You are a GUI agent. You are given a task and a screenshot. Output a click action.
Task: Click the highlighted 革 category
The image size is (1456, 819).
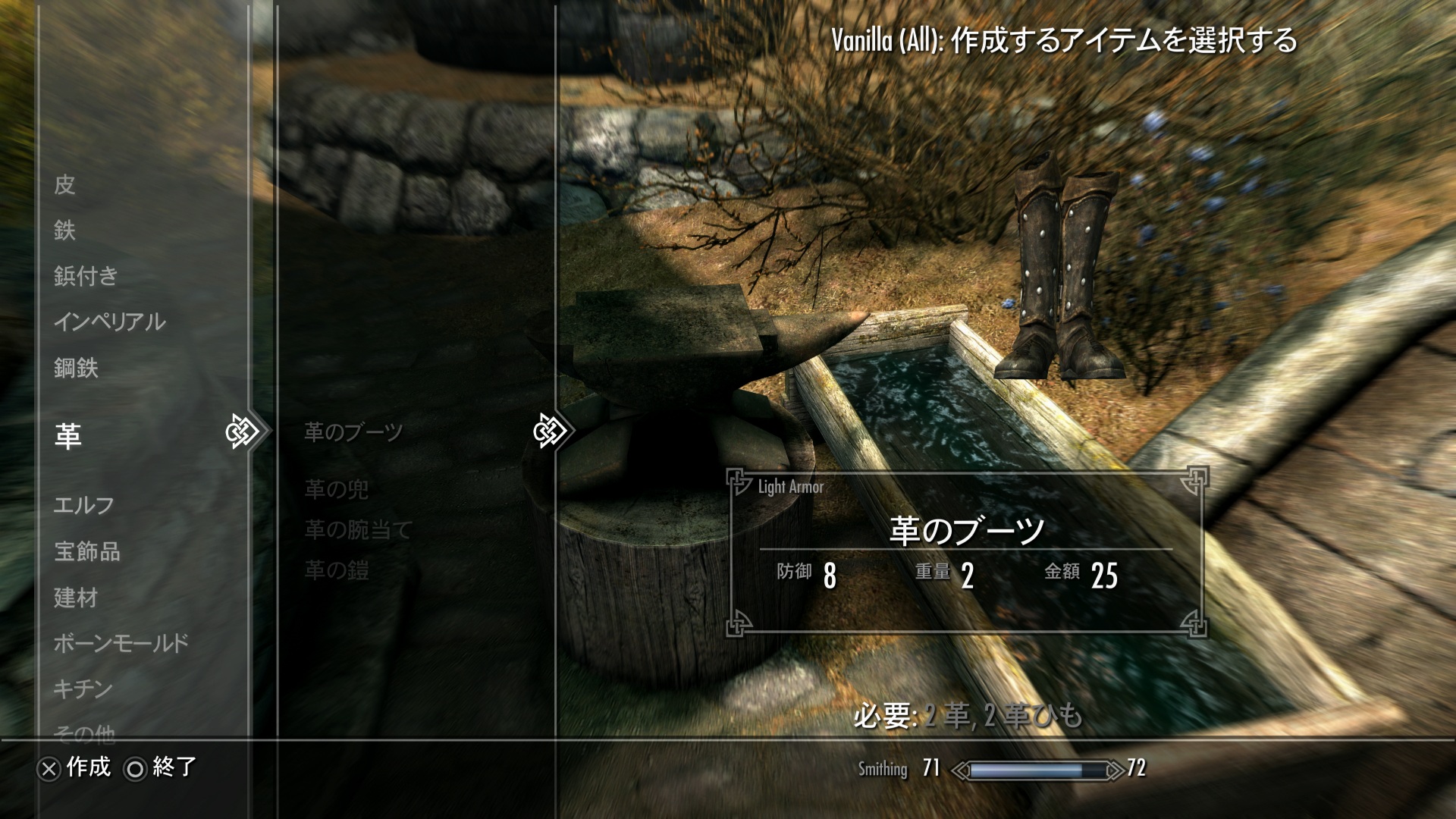68,436
